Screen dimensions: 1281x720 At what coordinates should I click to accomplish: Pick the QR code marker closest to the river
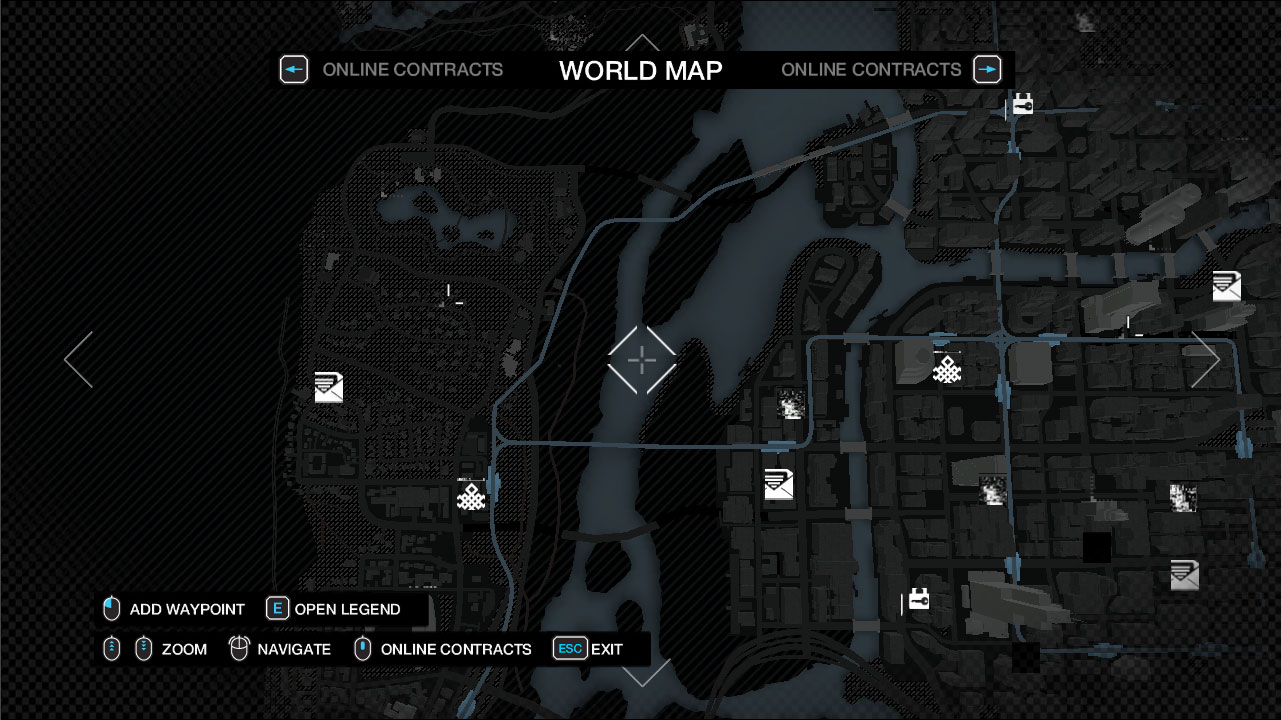tap(791, 406)
